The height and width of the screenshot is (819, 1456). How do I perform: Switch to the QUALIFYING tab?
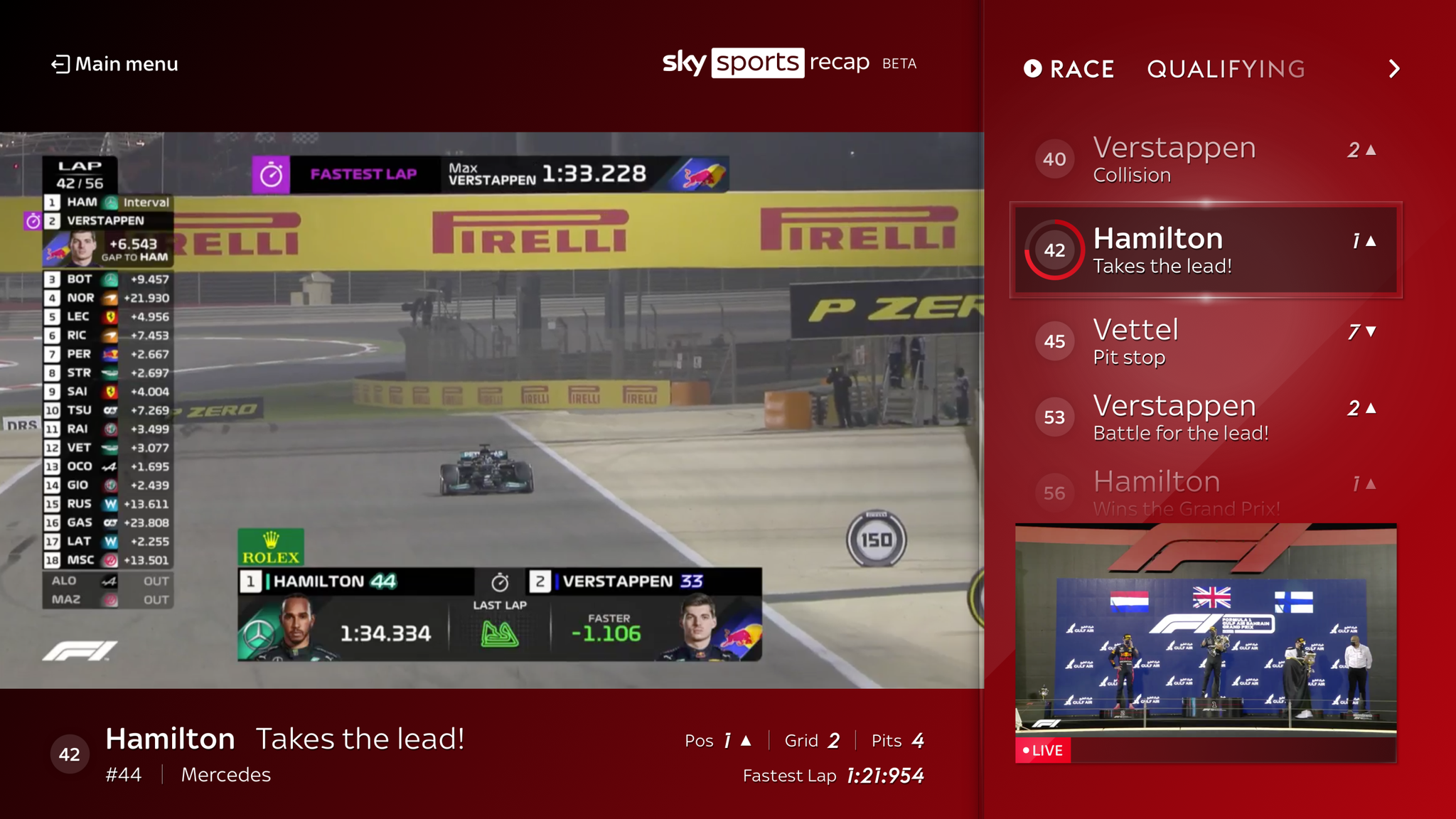[1226, 68]
